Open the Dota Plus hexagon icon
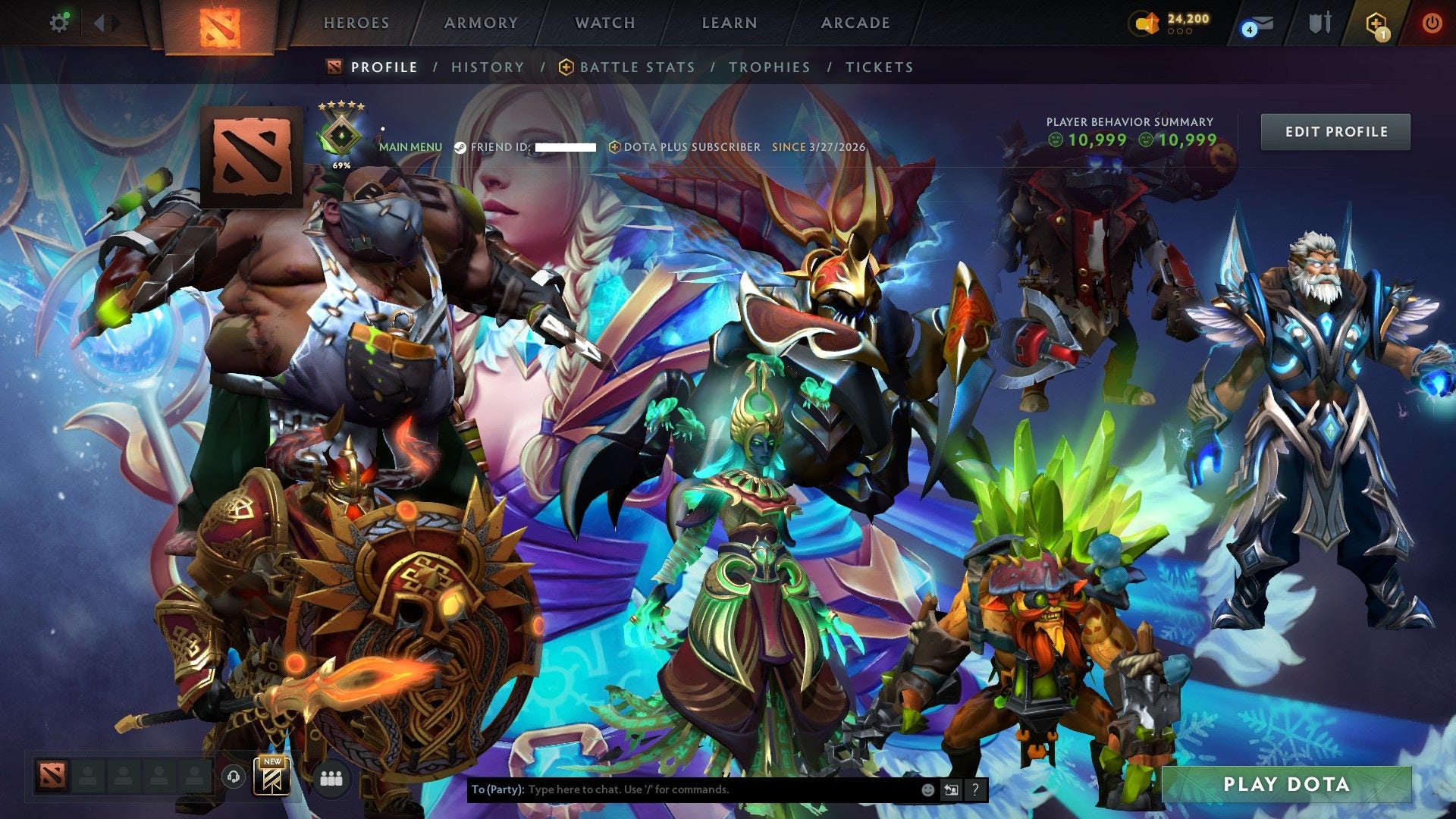 1374,23
